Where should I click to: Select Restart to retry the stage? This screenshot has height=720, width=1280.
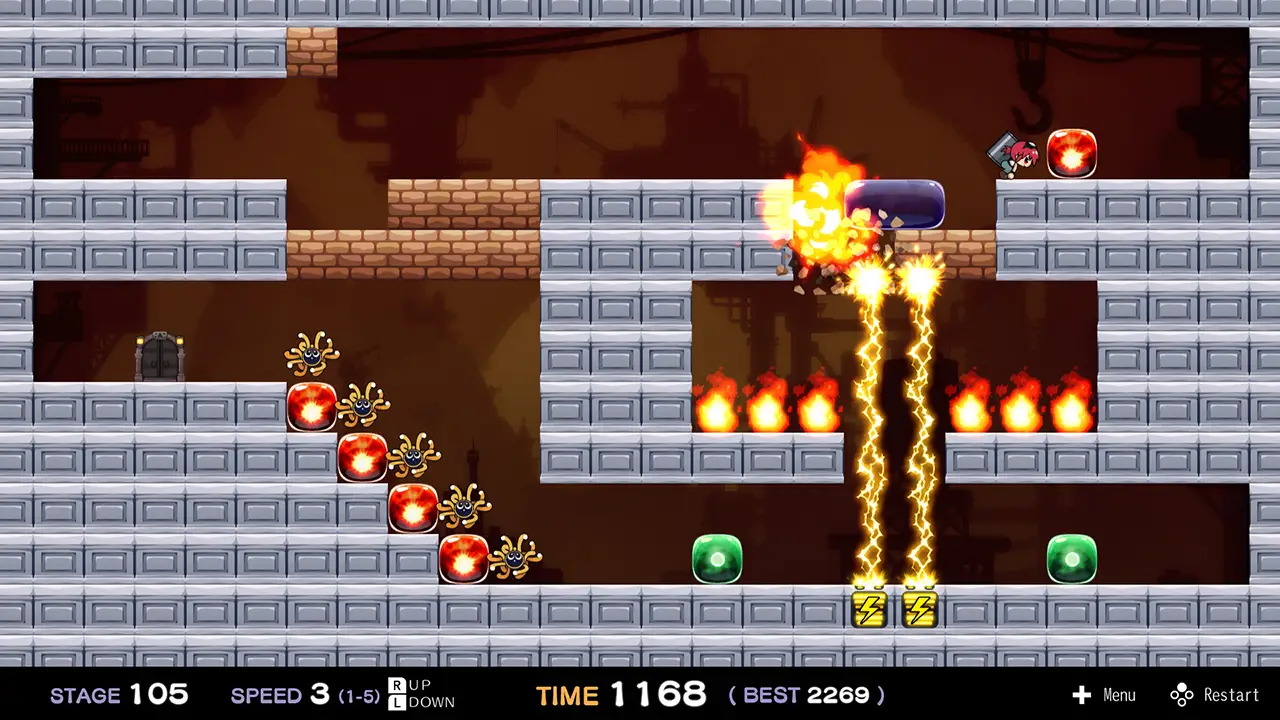pyautogui.click(x=1230, y=695)
